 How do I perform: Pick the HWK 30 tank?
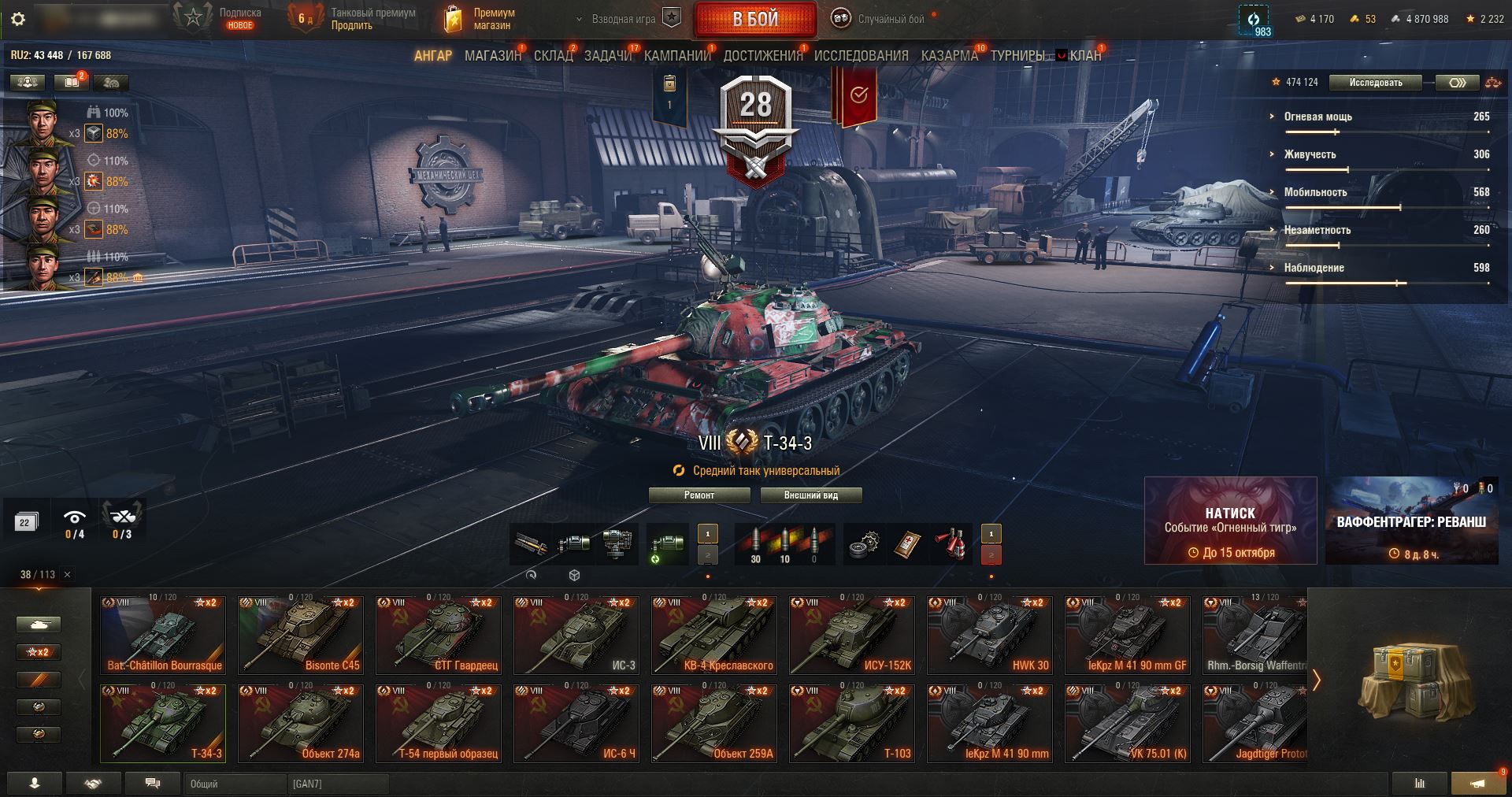989,635
